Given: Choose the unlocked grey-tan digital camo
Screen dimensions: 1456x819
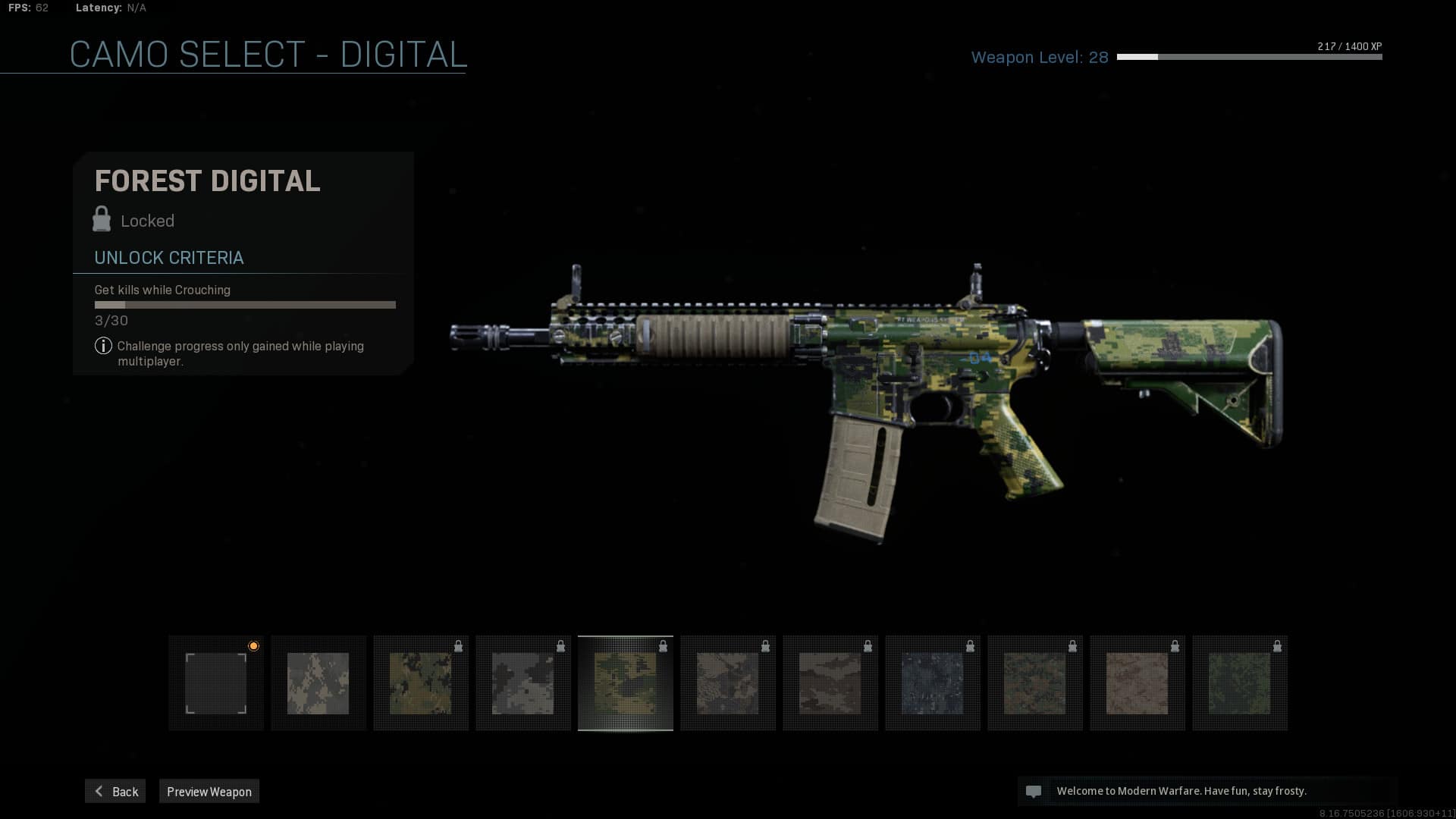Looking at the screenshot, I should (318, 683).
